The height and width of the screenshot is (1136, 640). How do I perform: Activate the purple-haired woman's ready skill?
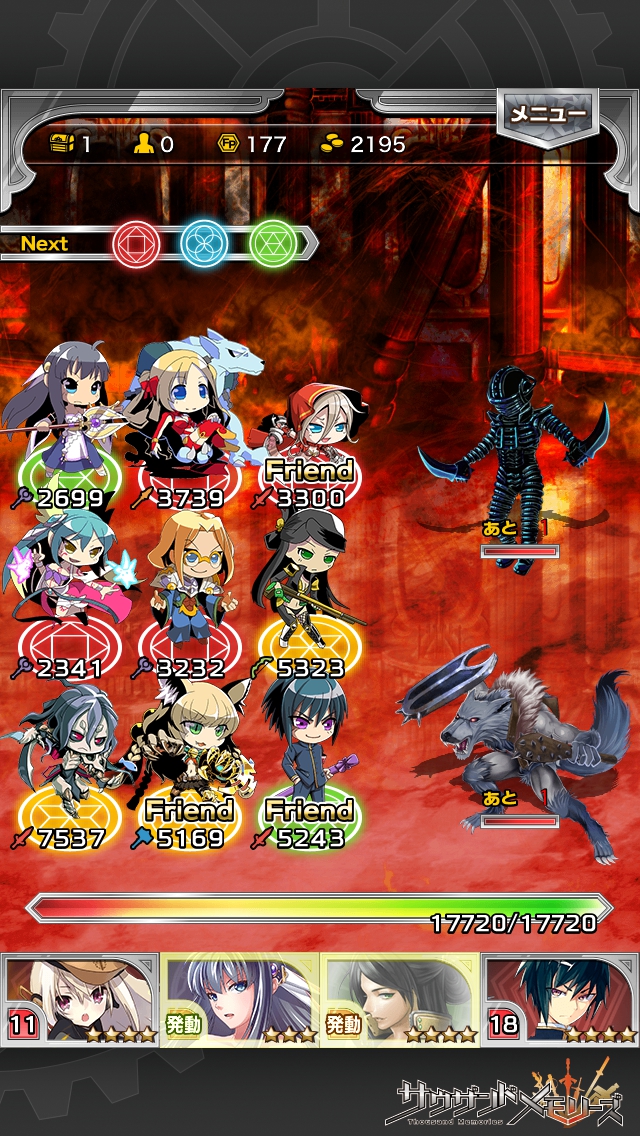click(240, 998)
